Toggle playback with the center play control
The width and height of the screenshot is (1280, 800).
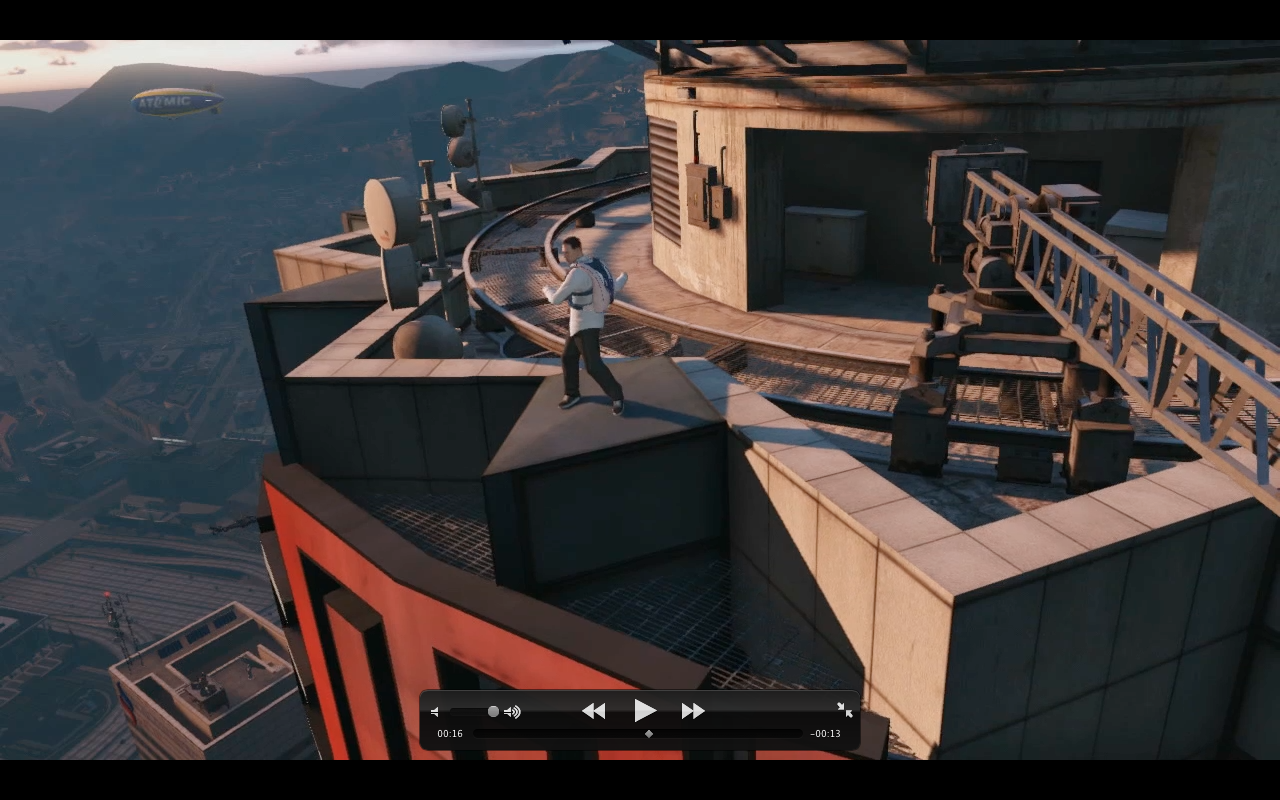pos(644,710)
